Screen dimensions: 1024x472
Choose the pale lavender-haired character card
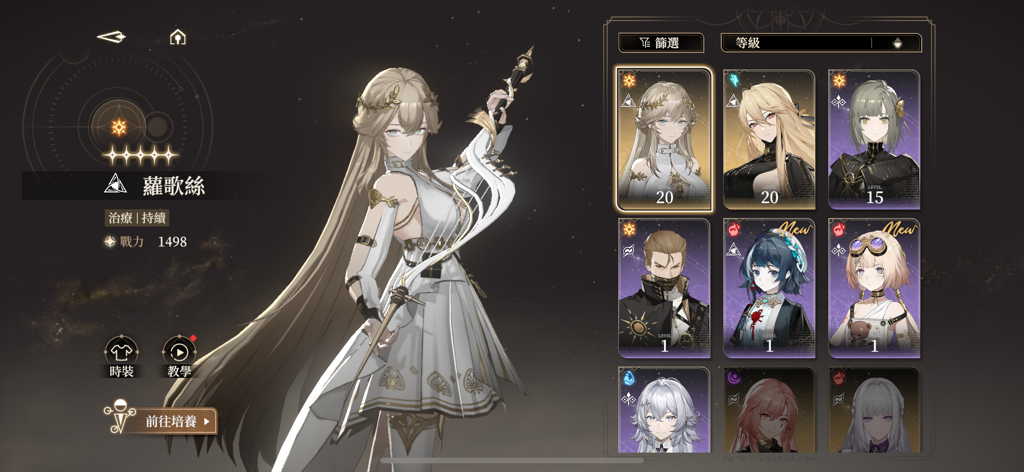874,412
